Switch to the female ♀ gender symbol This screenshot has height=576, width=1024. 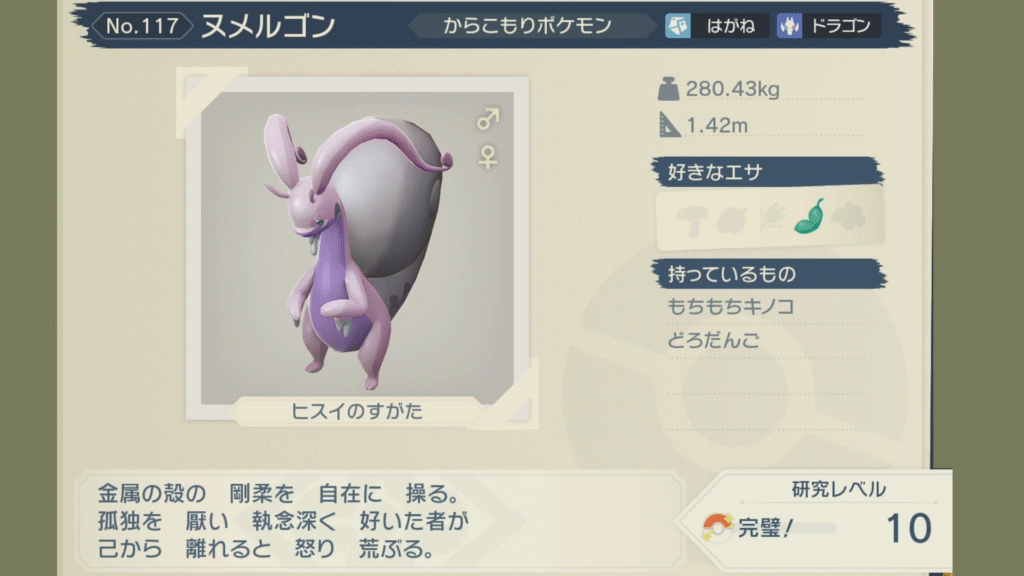tap(488, 157)
